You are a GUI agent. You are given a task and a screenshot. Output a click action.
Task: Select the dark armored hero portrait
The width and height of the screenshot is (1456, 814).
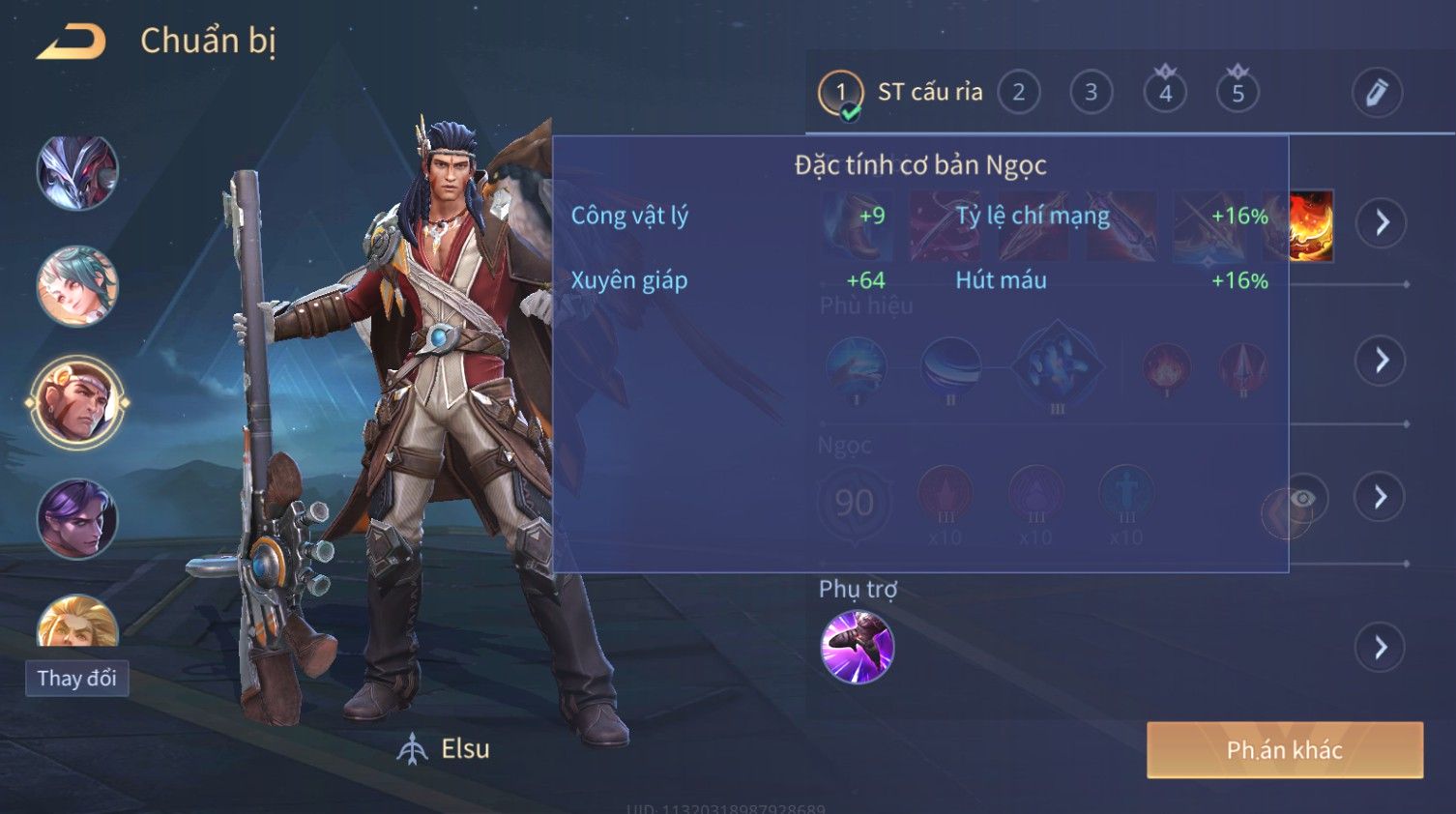(77, 172)
